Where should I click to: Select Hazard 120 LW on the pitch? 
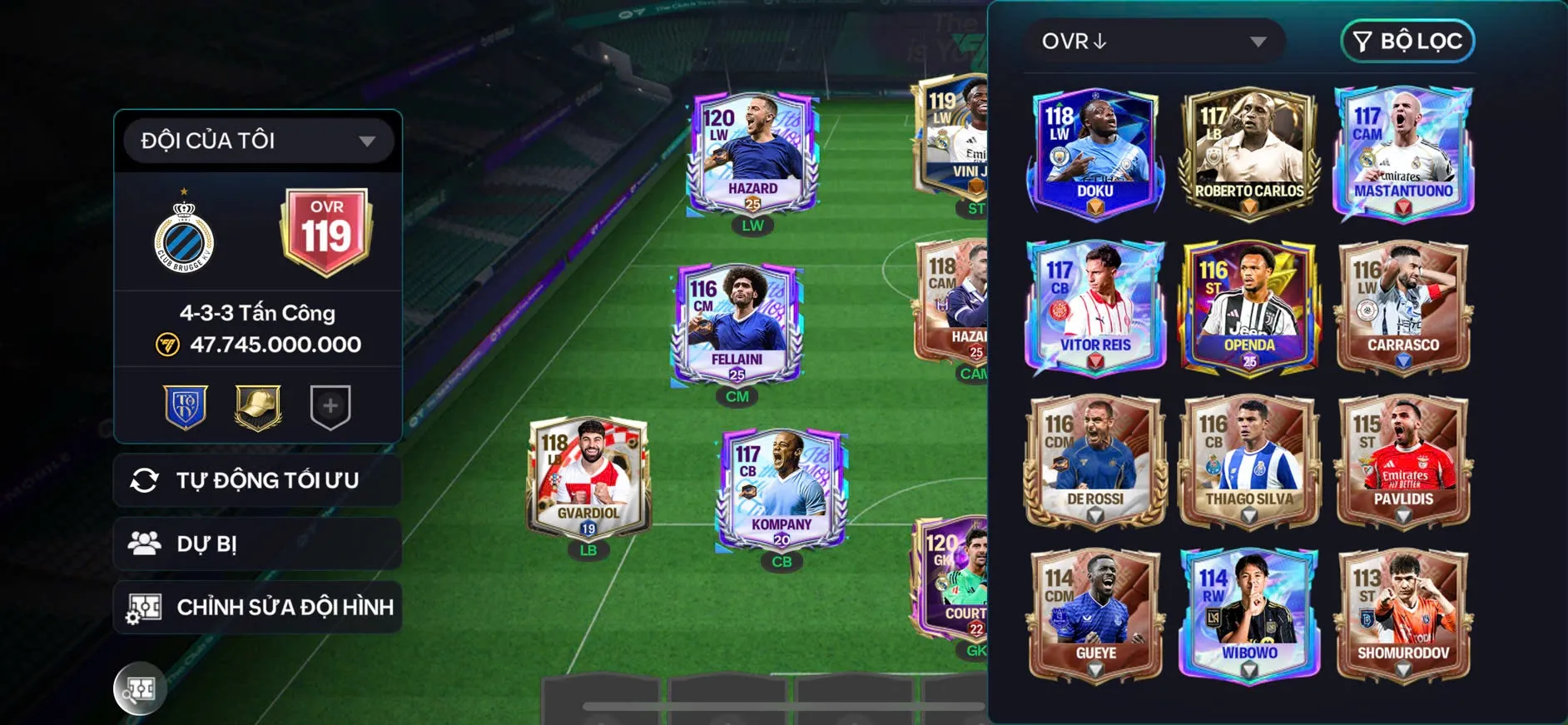(x=752, y=155)
